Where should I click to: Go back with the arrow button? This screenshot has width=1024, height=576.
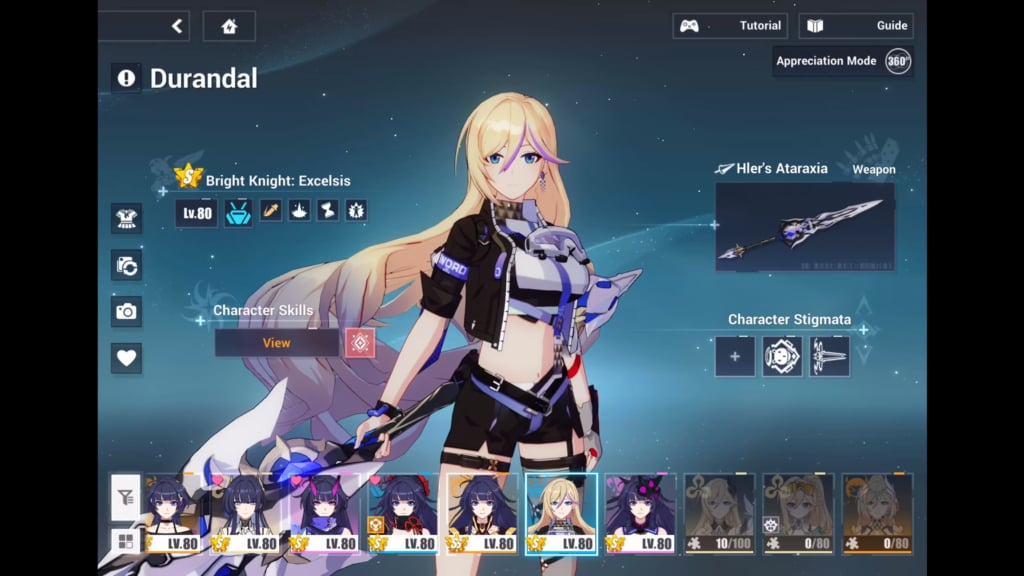(177, 26)
